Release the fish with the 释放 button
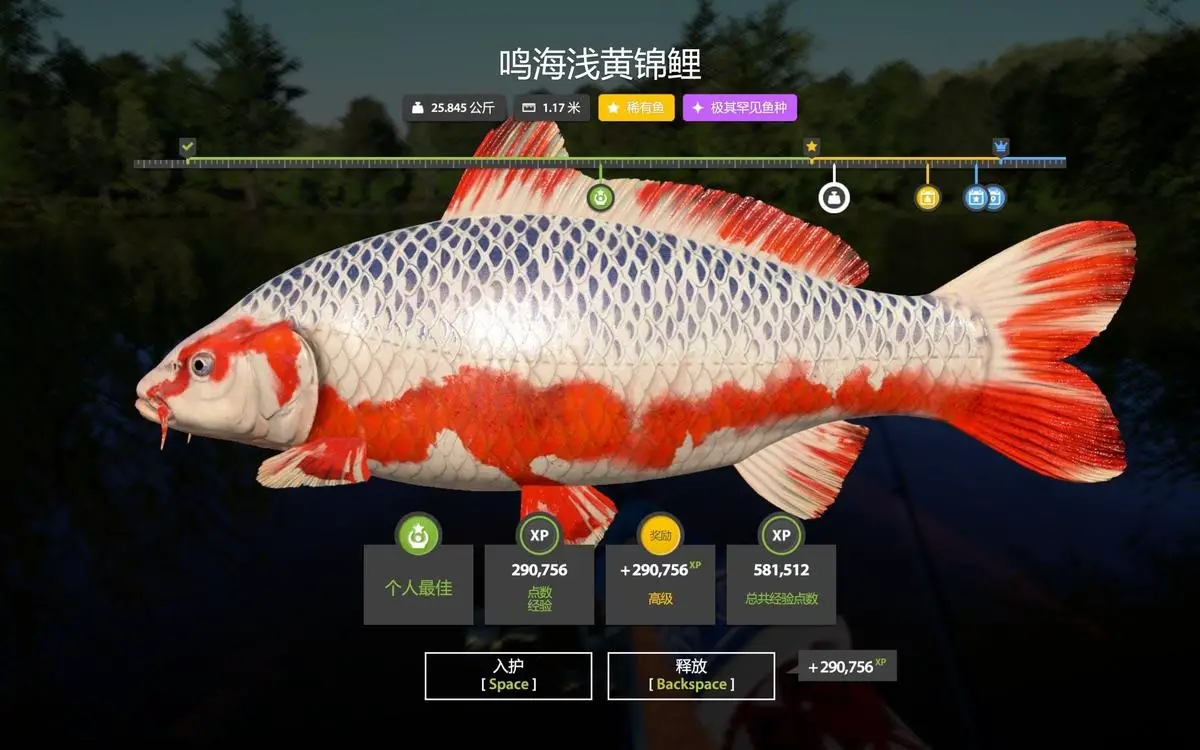The width and height of the screenshot is (1200, 750). click(691, 676)
